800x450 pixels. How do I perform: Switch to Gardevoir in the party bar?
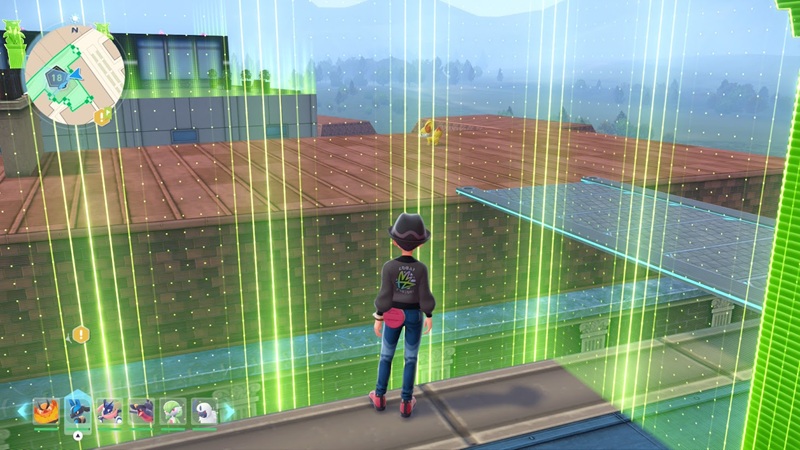coord(172,411)
